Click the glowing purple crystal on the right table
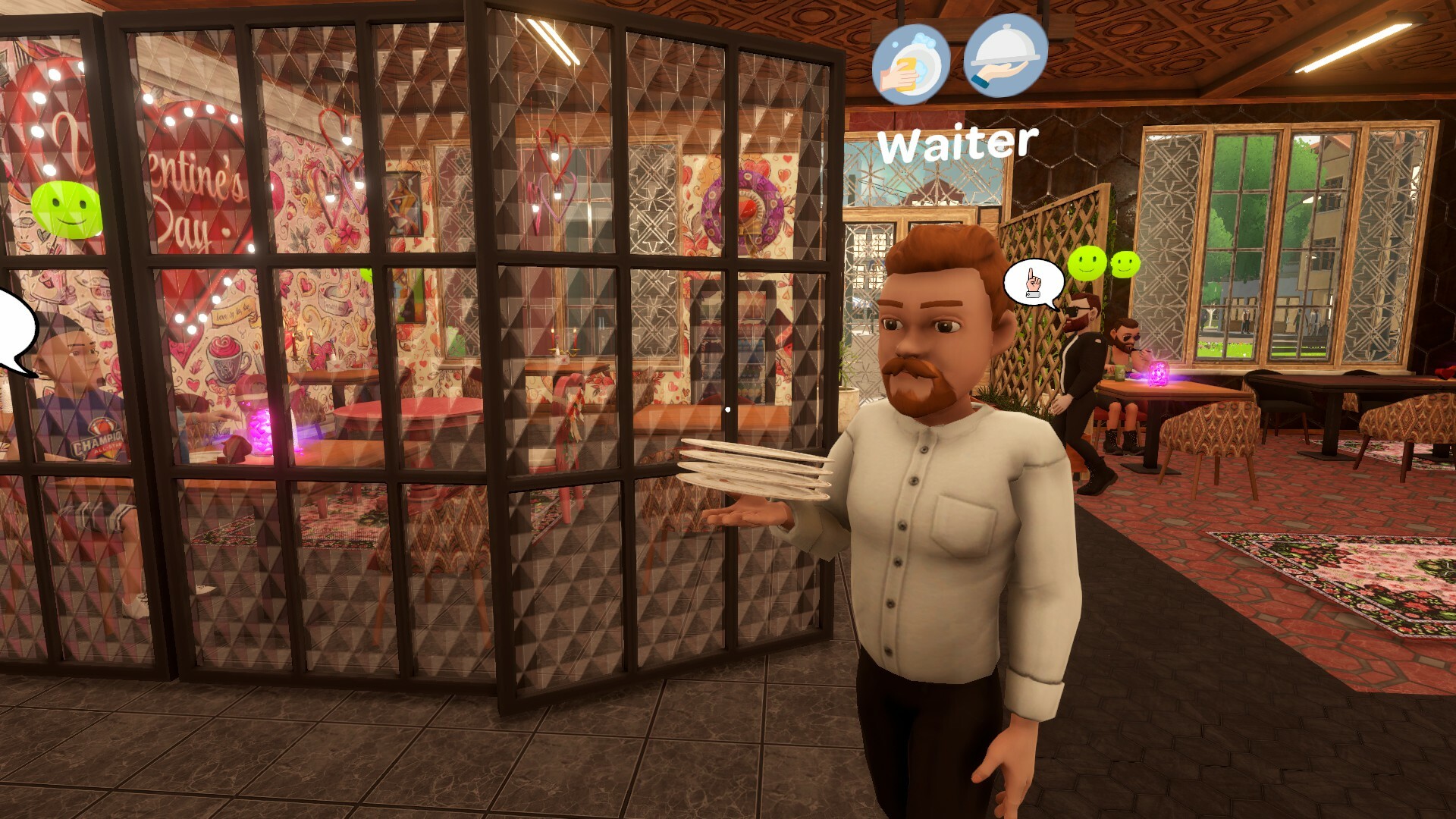Image resolution: width=1456 pixels, height=819 pixels. point(1158,375)
